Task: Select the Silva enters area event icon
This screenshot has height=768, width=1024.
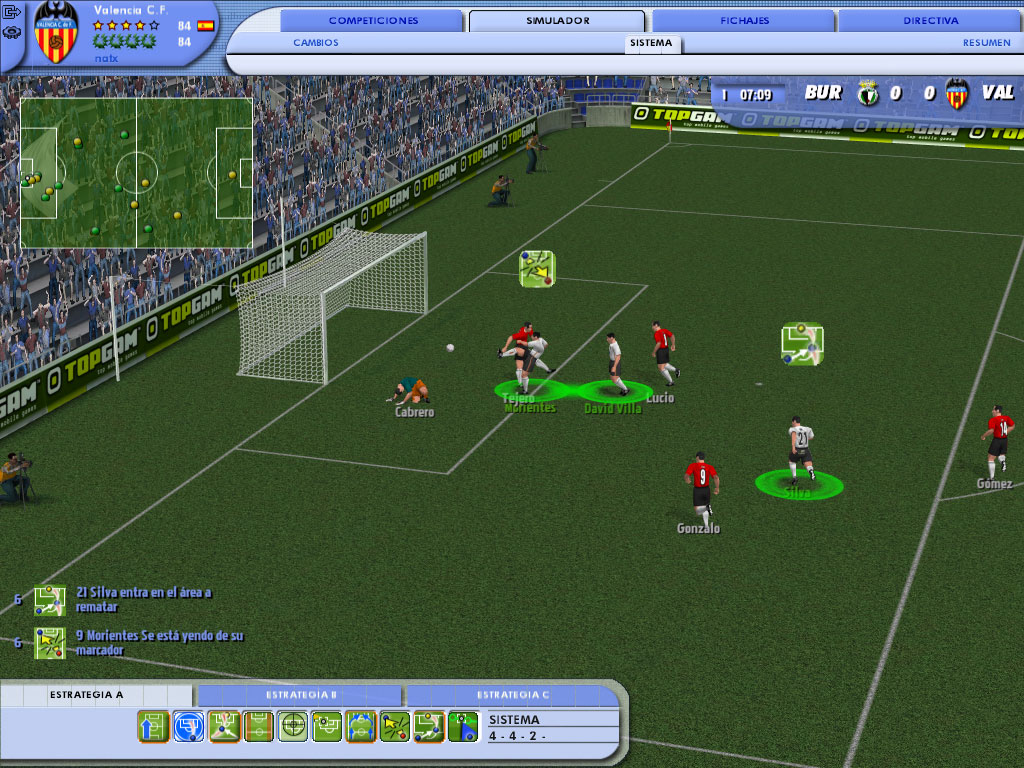Action: (x=49, y=599)
